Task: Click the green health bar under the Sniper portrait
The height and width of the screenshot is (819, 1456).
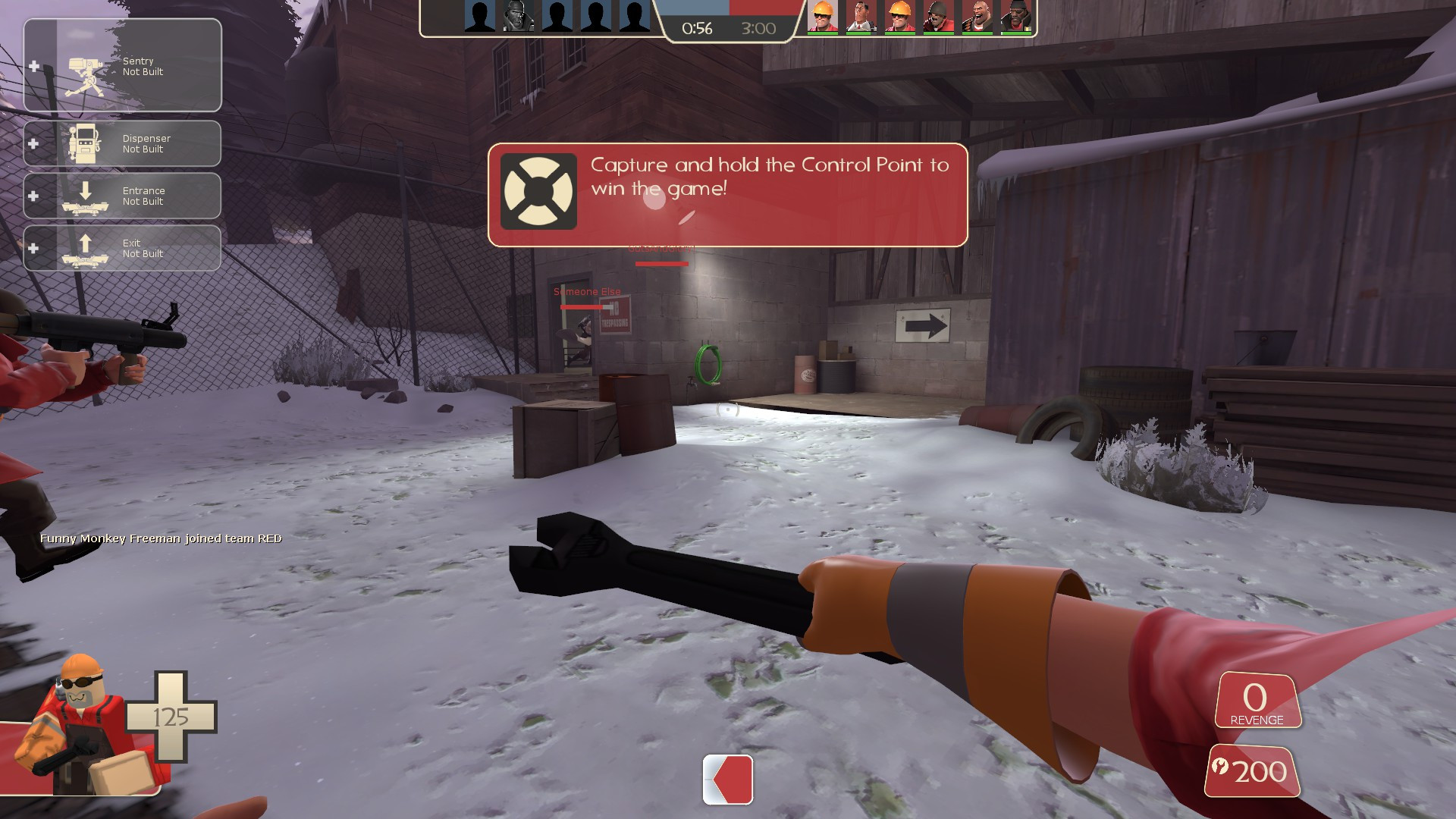Action: pyautogui.click(x=938, y=33)
